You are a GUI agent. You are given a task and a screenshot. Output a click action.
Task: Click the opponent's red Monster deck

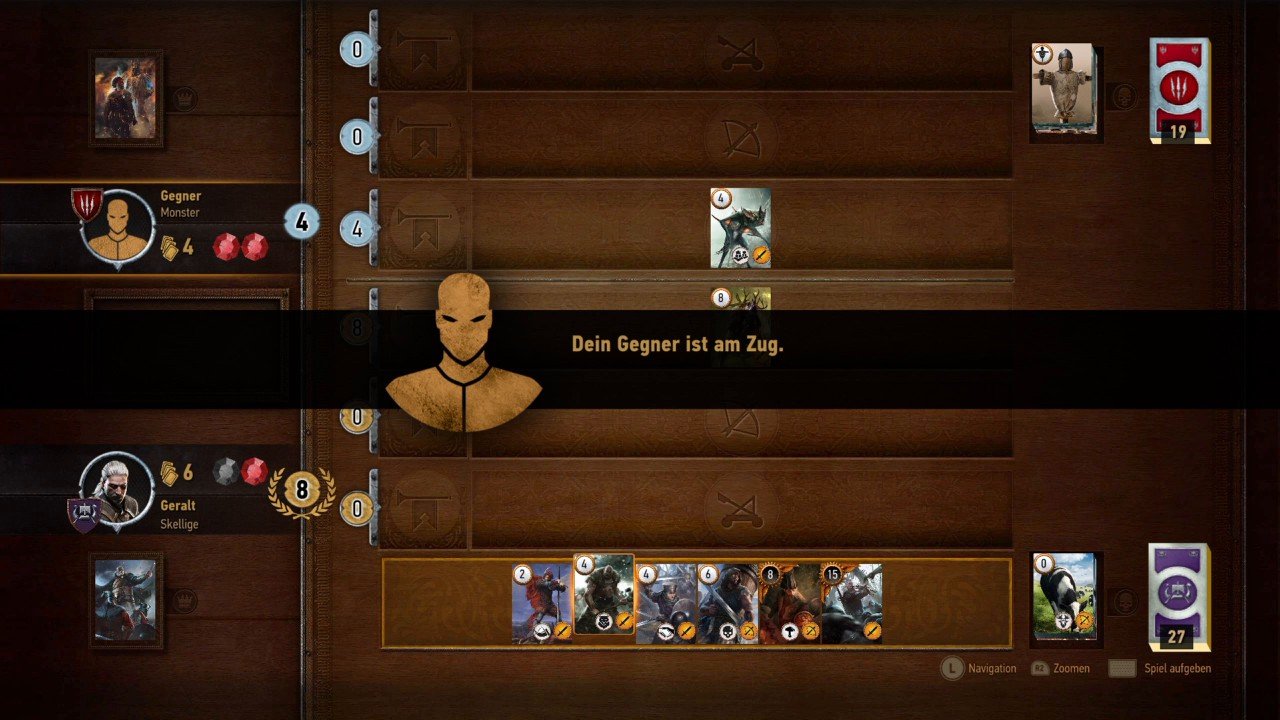point(1179,90)
